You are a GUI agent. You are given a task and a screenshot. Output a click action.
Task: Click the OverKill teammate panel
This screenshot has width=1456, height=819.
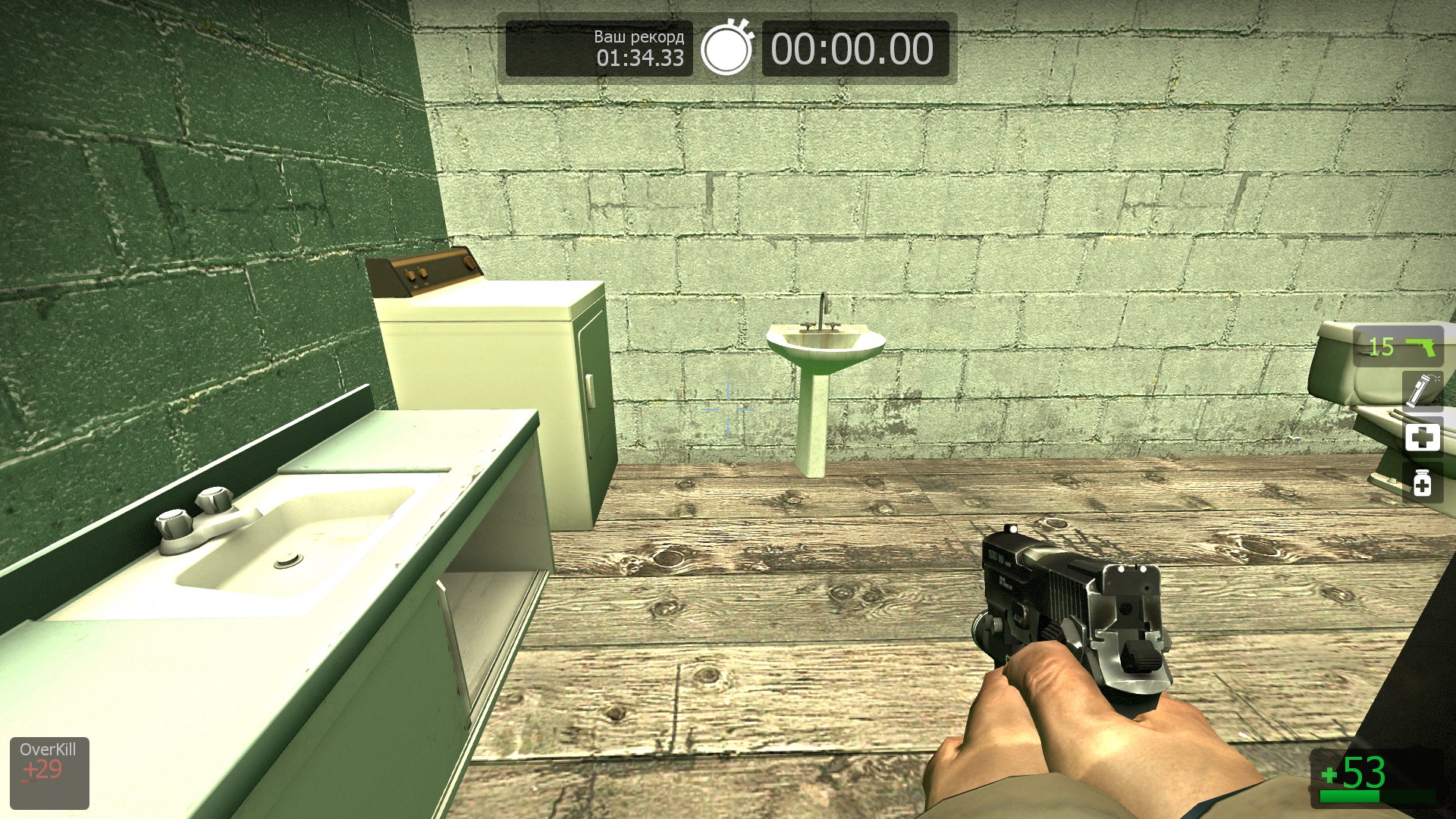(x=49, y=772)
